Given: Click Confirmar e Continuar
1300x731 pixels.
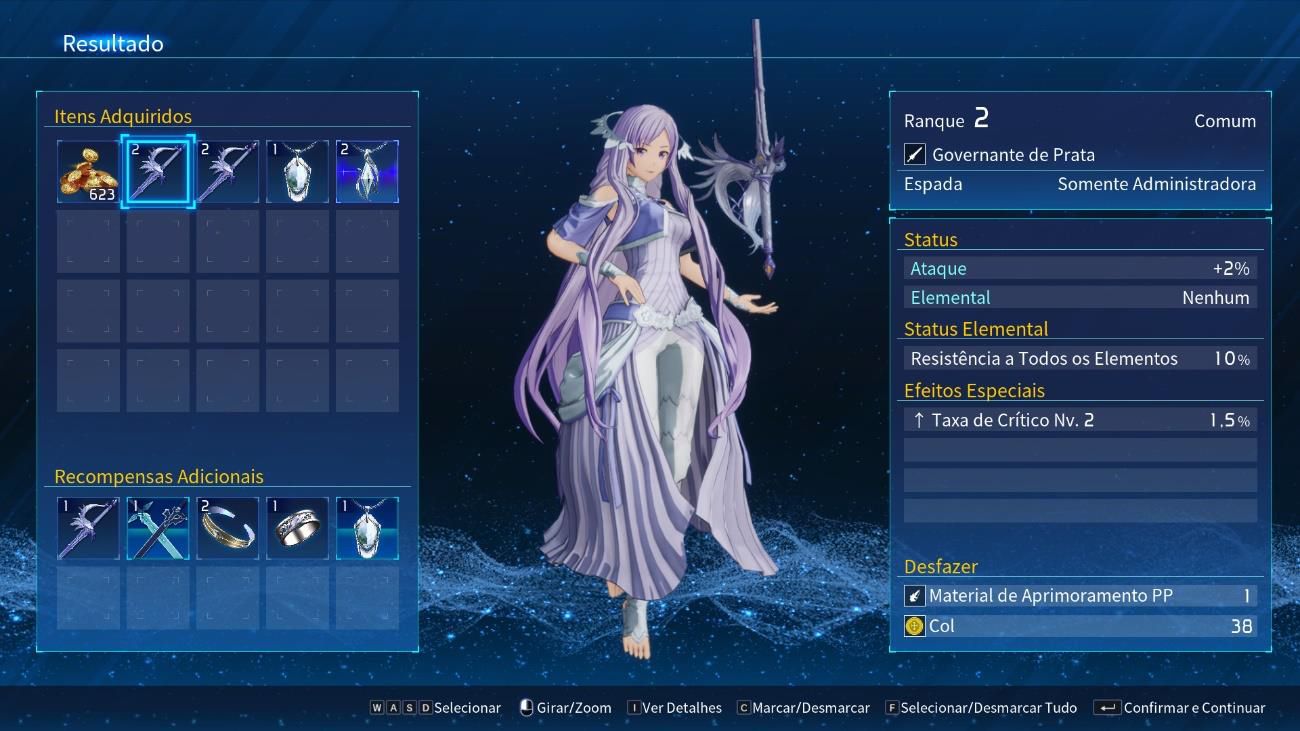Looking at the screenshot, I should click(1181, 708).
